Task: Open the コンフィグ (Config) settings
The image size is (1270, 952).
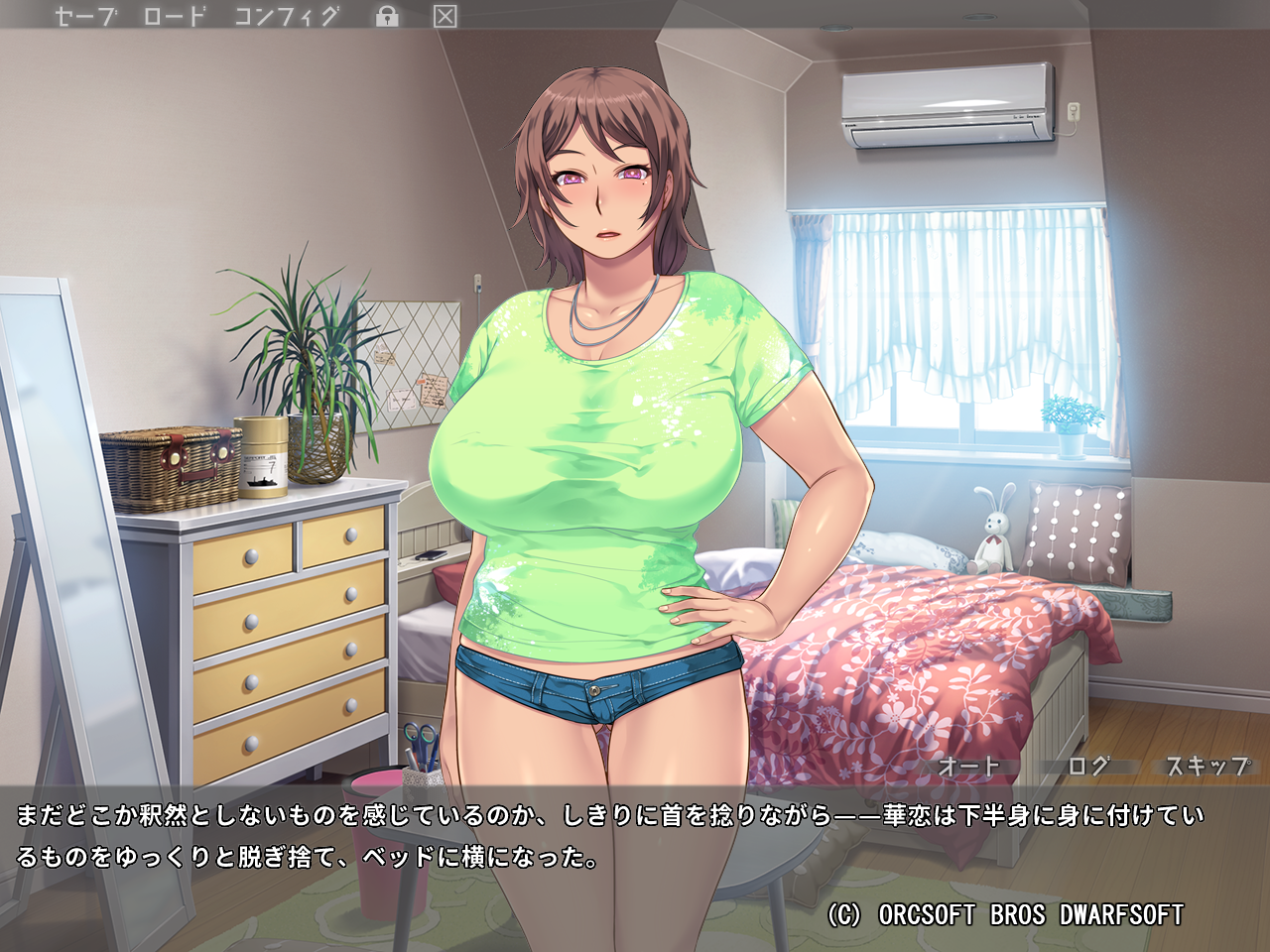Action: [287, 17]
